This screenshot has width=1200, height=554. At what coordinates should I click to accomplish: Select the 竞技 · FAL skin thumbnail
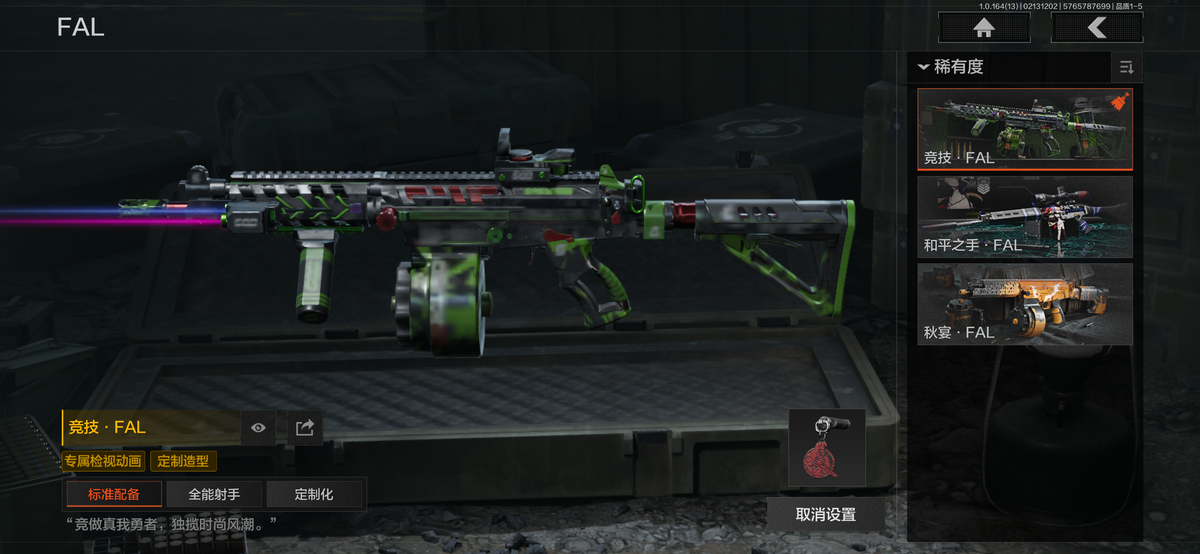(1024, 129)
